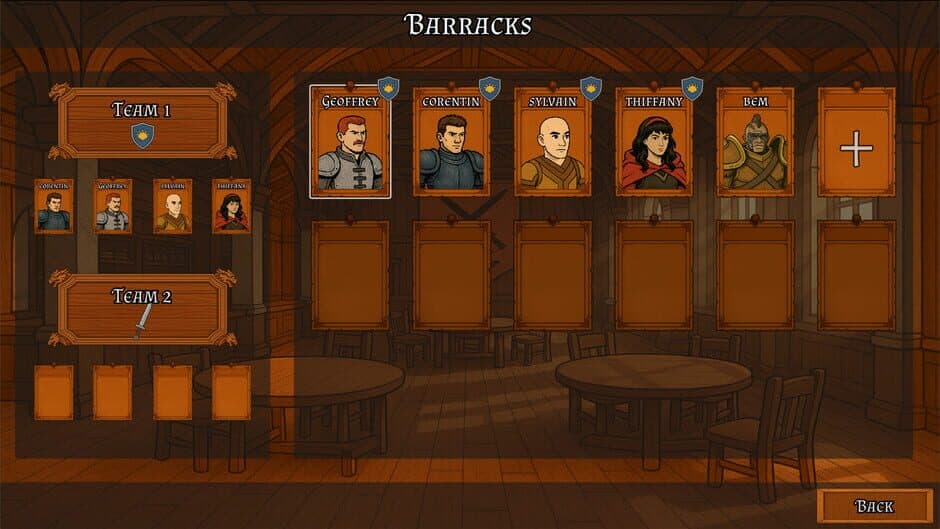Click Corentin's small portrait in Team 1
The image size is (940, 529).
[54, 206]
